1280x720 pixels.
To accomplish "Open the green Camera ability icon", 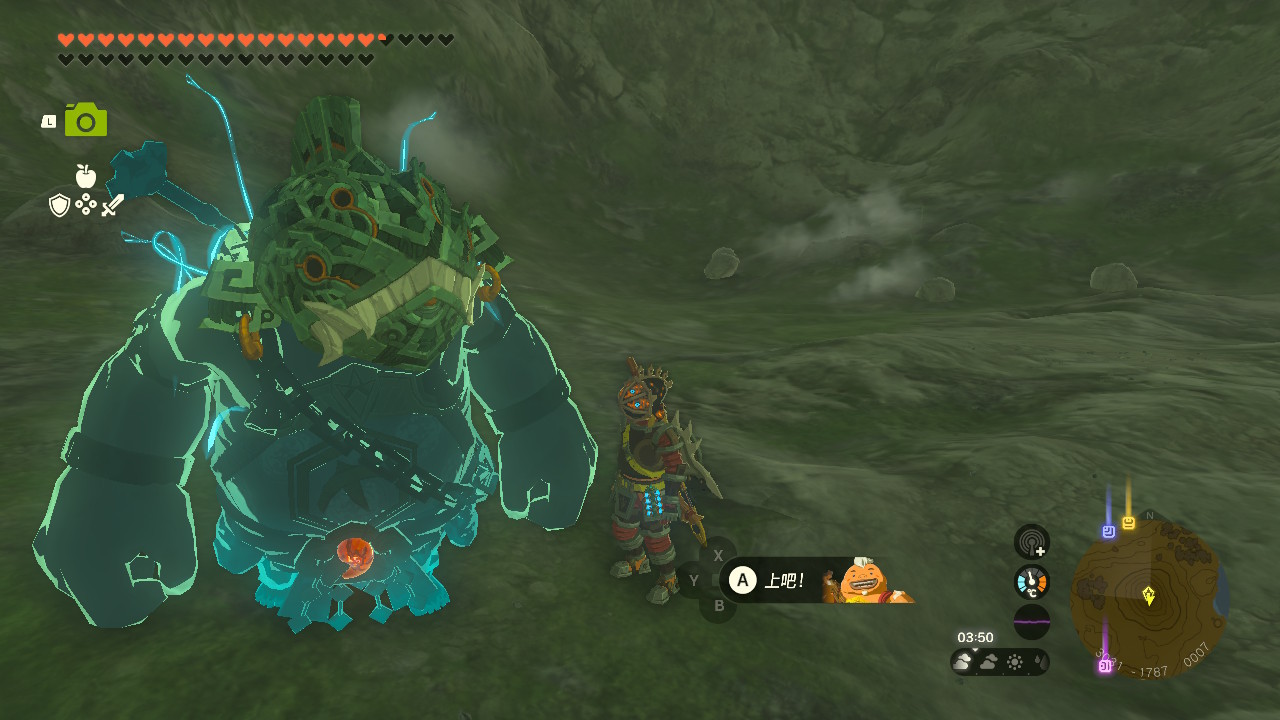I will point(85,120).
